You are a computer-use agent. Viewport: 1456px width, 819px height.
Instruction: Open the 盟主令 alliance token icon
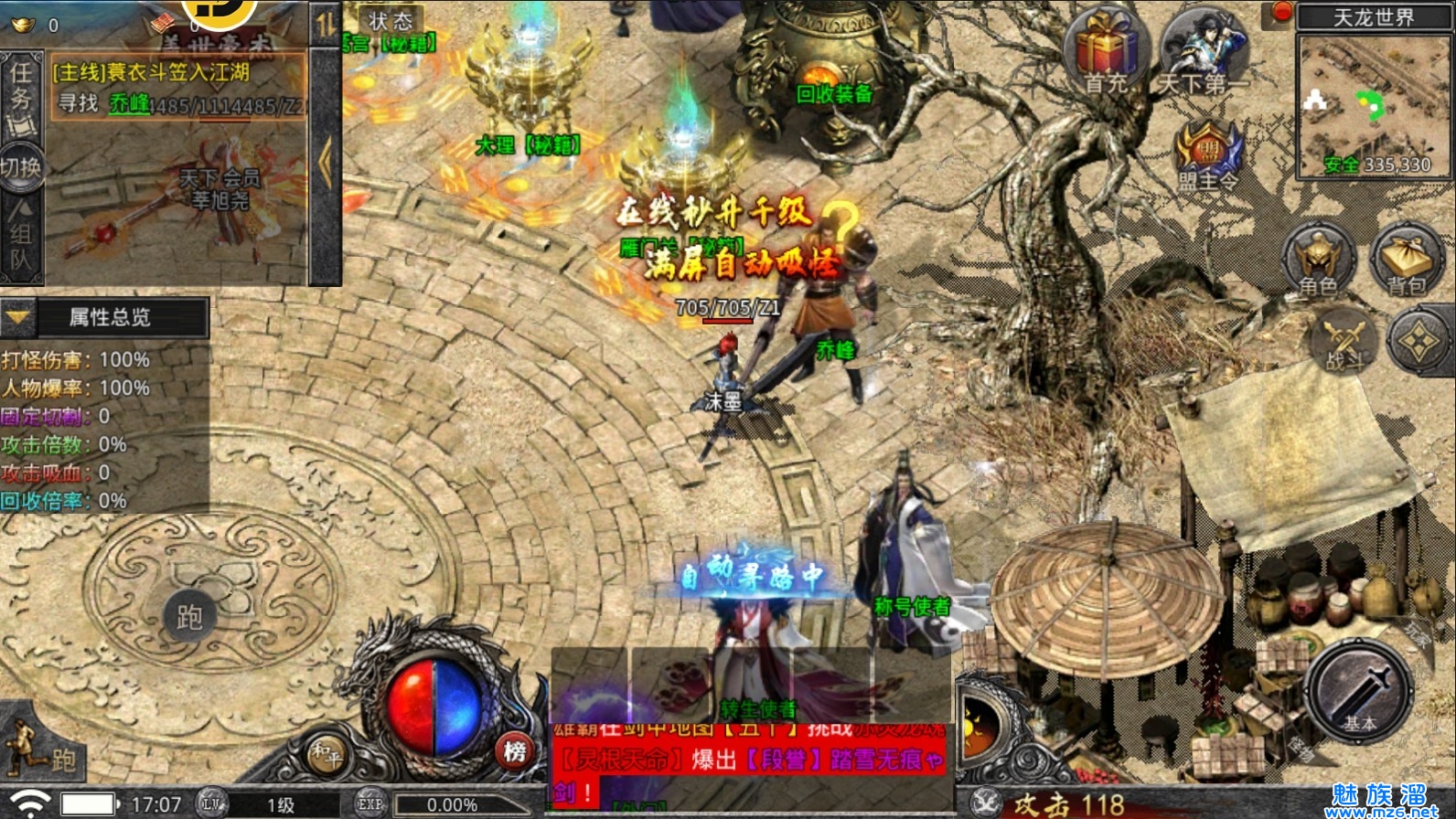click(x=1208, y=155)
